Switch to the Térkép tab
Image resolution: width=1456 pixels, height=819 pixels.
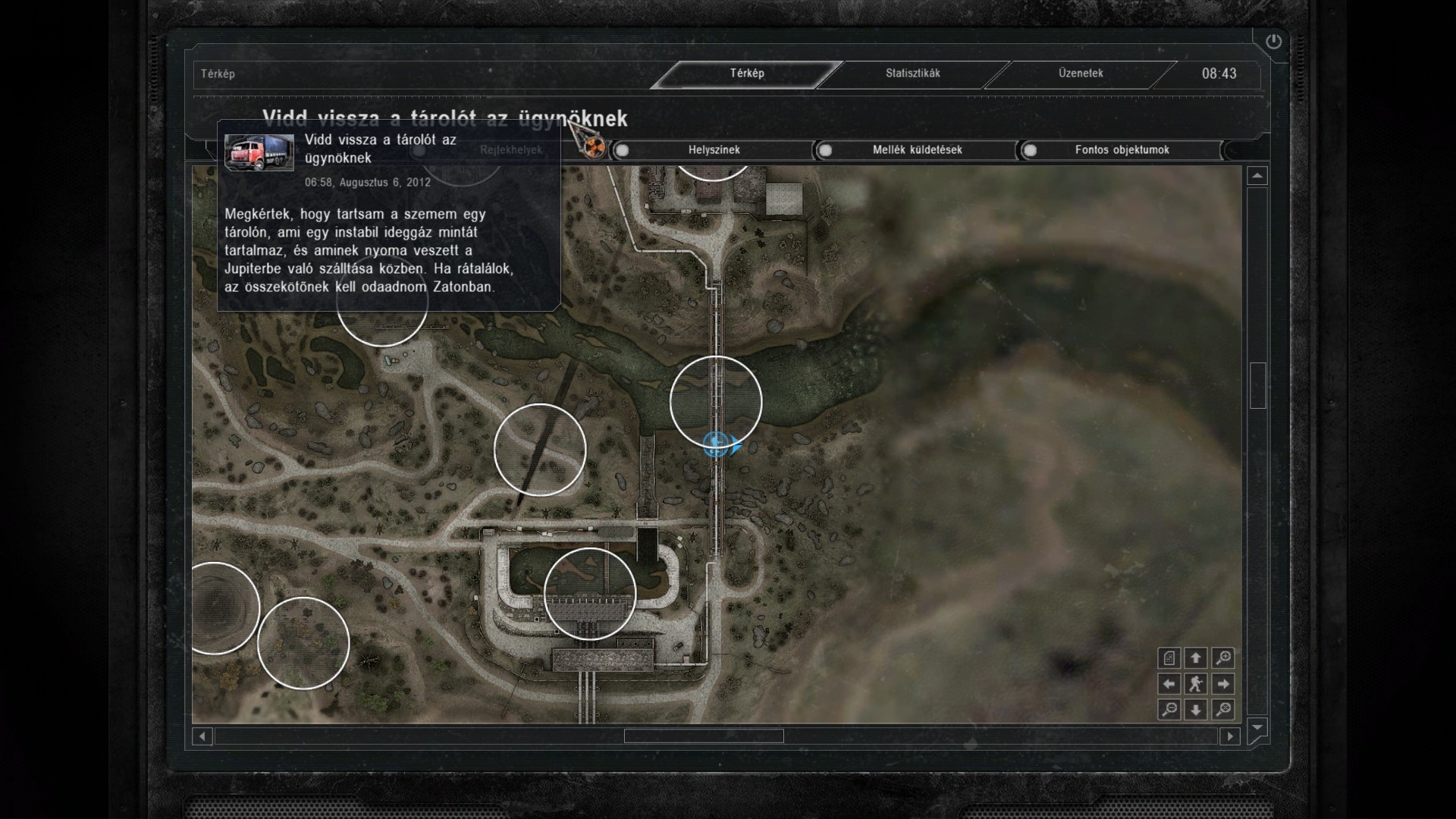click(x=747, y=74)
